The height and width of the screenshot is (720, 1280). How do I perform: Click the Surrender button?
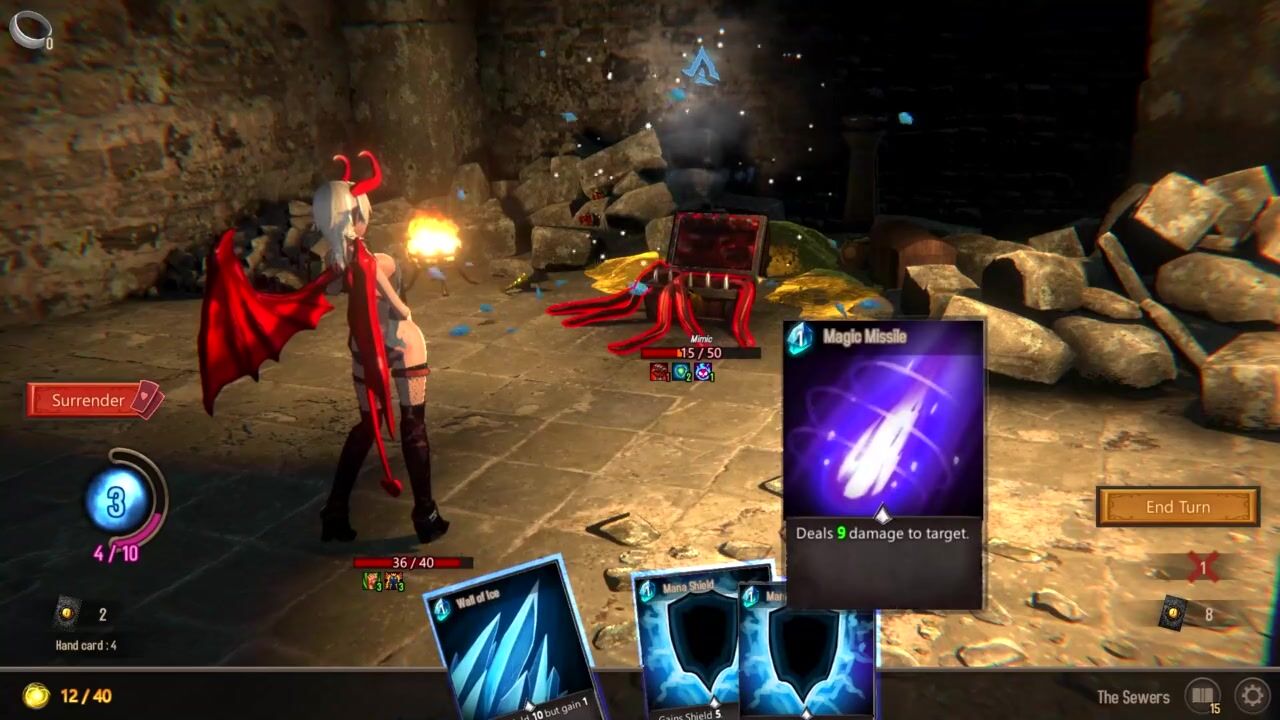pos(89,400)
